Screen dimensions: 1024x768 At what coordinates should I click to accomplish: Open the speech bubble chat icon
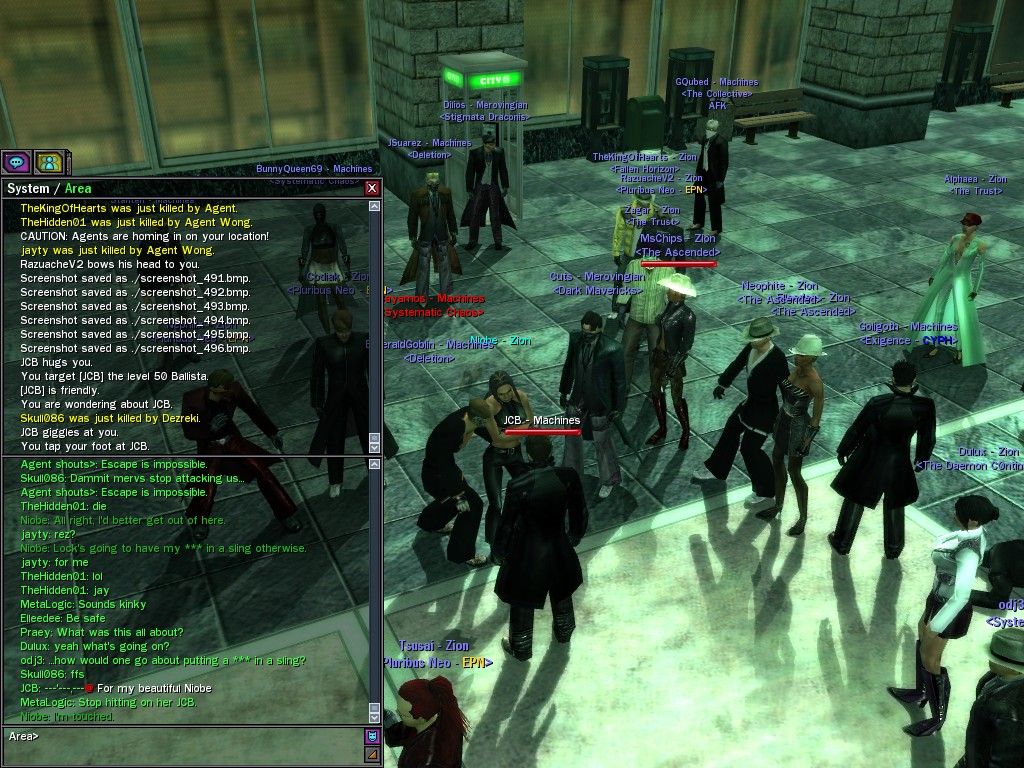click(x=16, y=162)
